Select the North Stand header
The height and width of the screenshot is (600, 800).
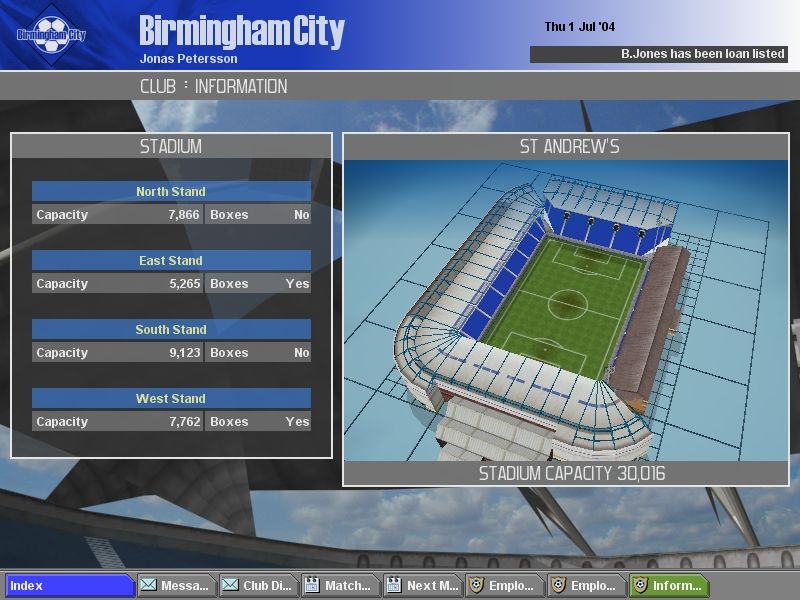[171, 191]
